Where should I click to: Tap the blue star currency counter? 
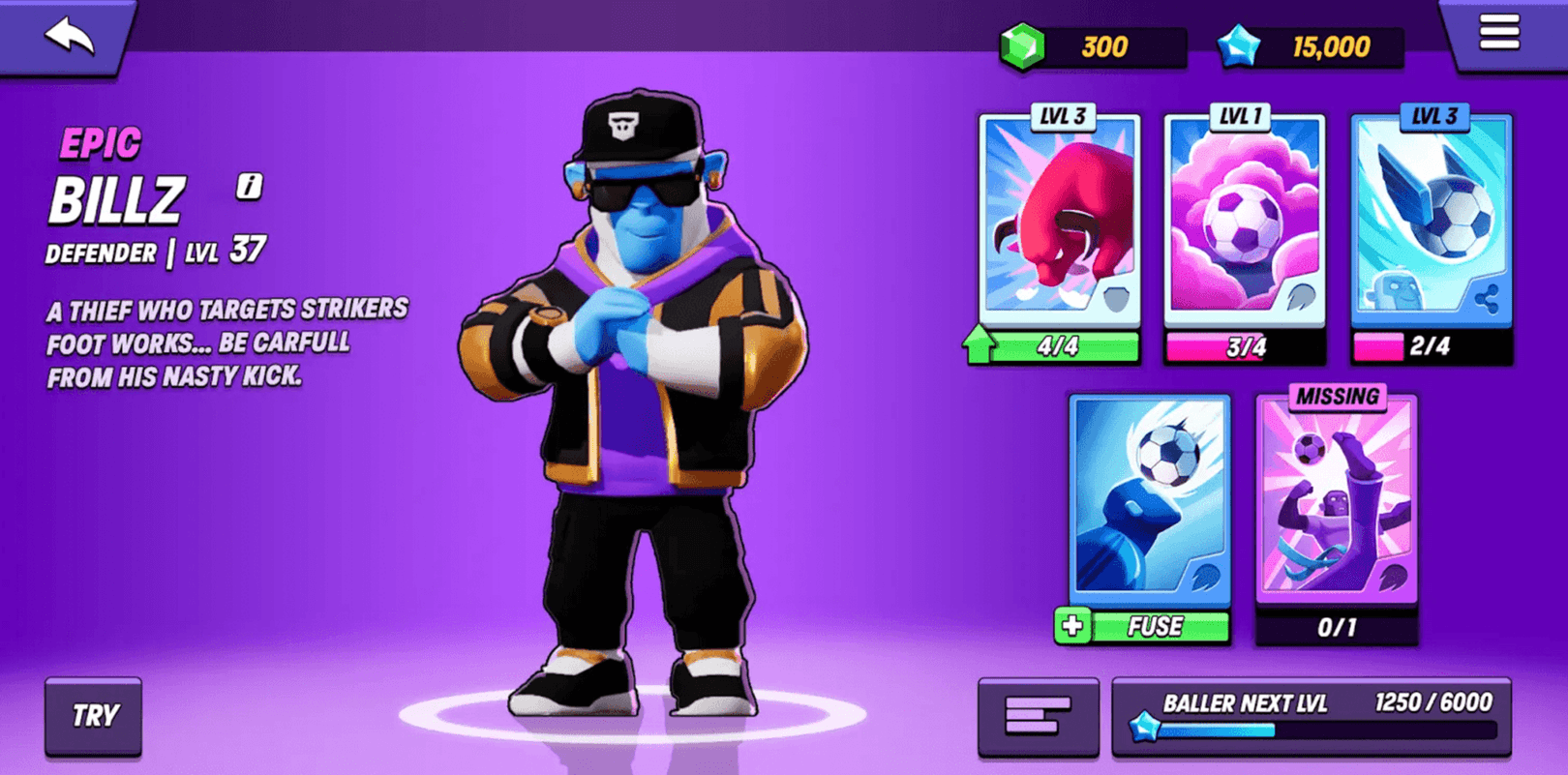(1311, 46)
